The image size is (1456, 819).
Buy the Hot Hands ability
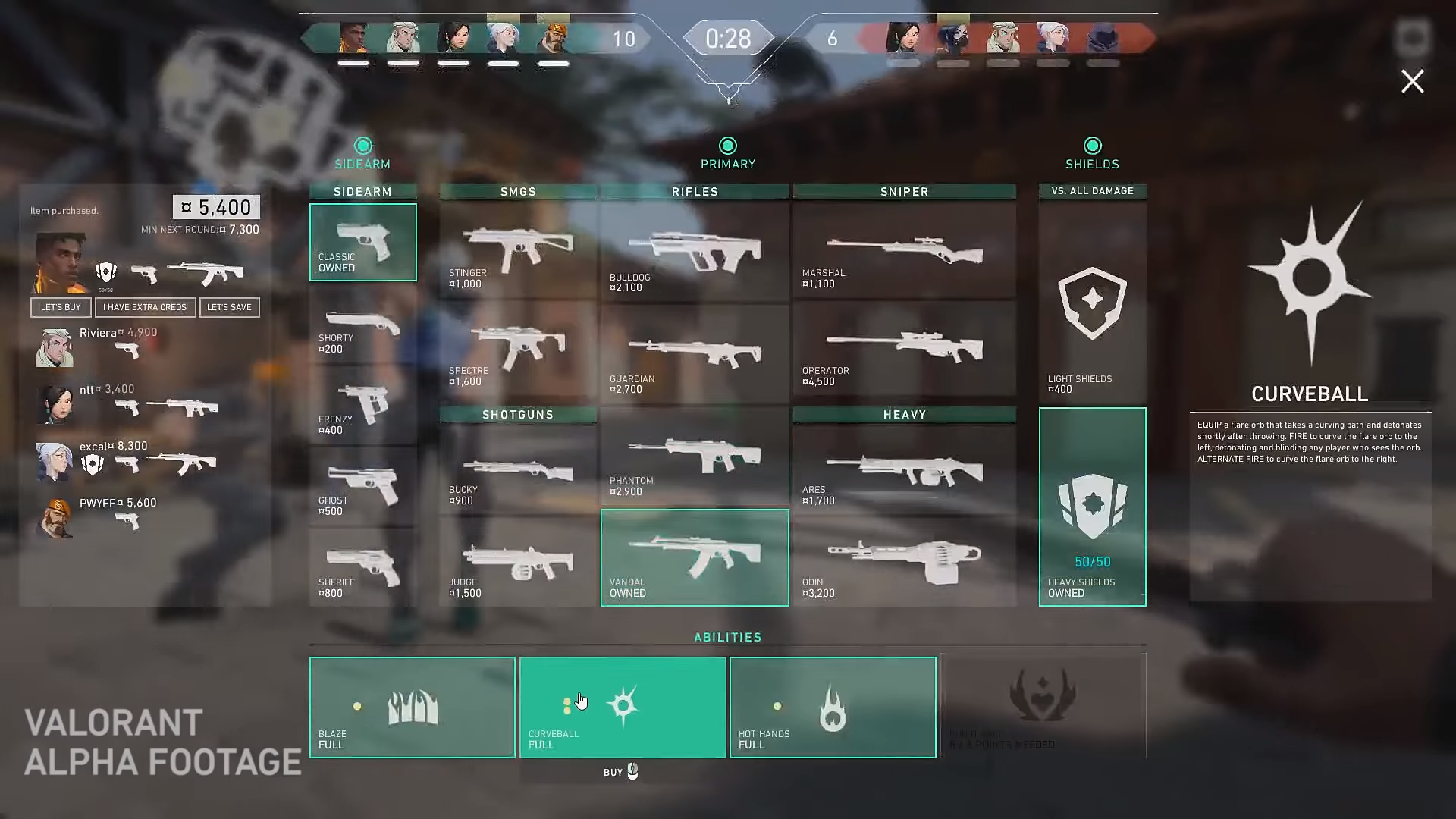coord(833,707)
